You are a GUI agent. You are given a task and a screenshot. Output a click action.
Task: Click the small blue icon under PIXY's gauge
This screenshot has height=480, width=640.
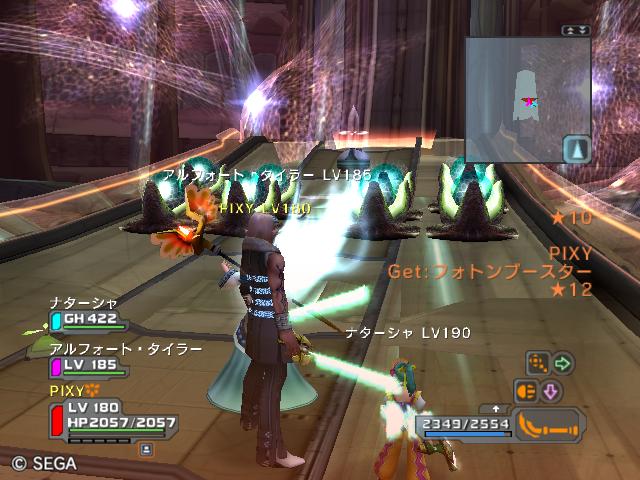[147, 450]
